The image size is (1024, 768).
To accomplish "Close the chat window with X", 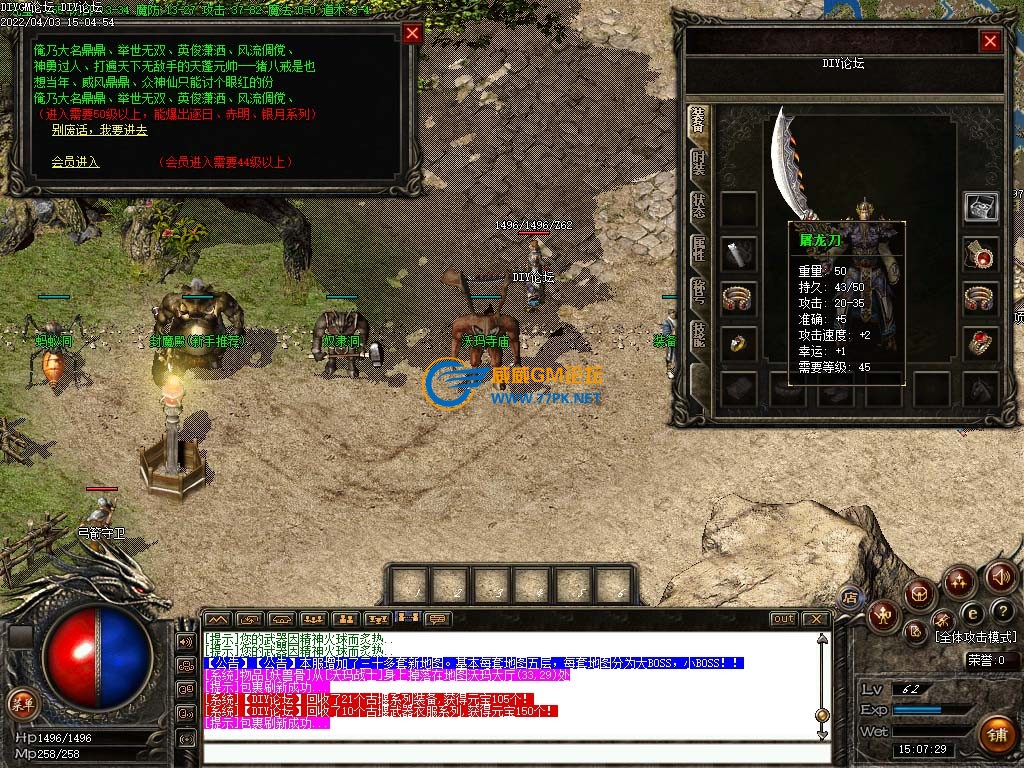I will (817, 619).
